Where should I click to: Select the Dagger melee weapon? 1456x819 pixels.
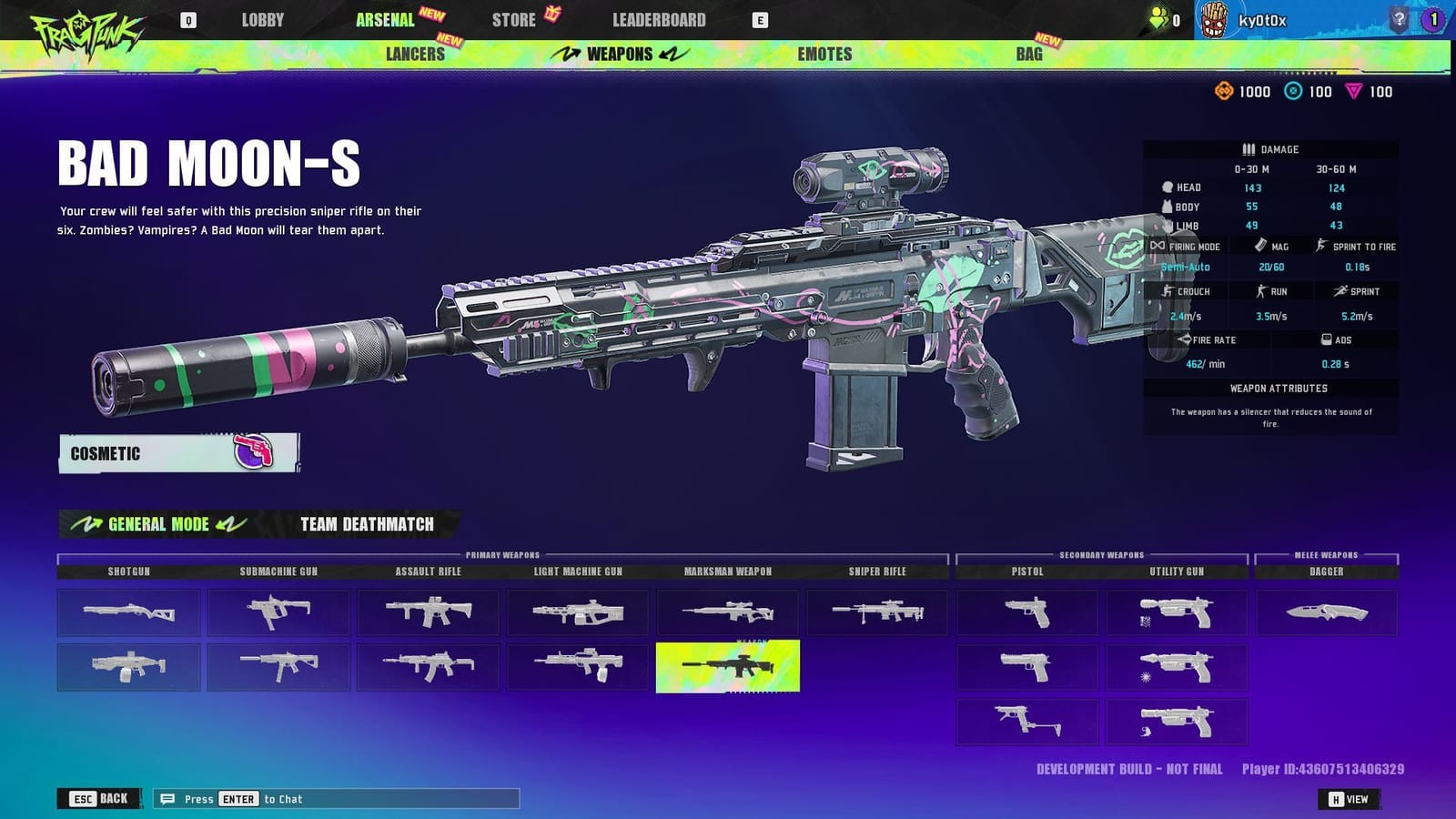(x=1327, y=612)
